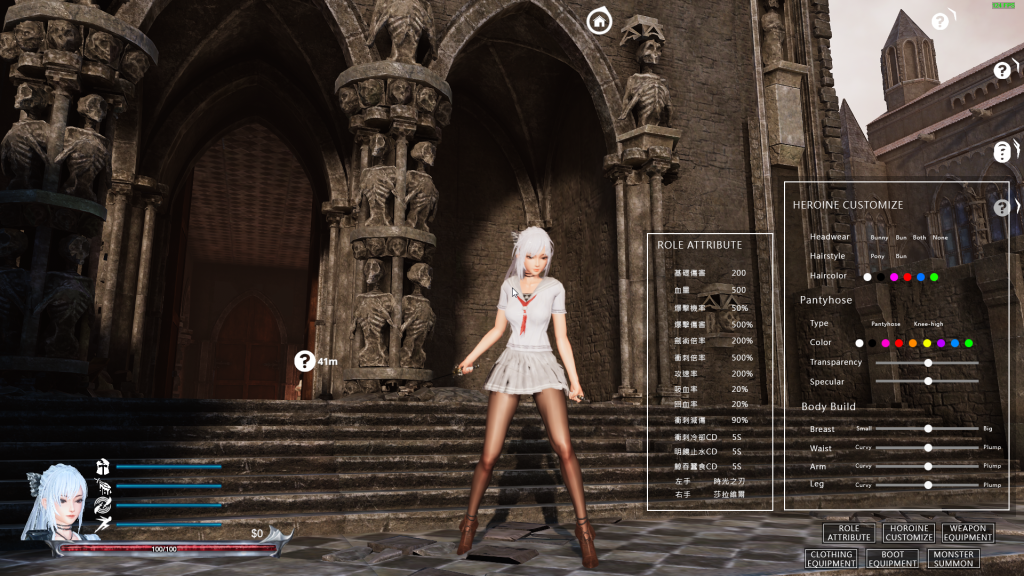1024x576 pixels.
Task: Click the Specular slider handle
Action: (928, 381)
